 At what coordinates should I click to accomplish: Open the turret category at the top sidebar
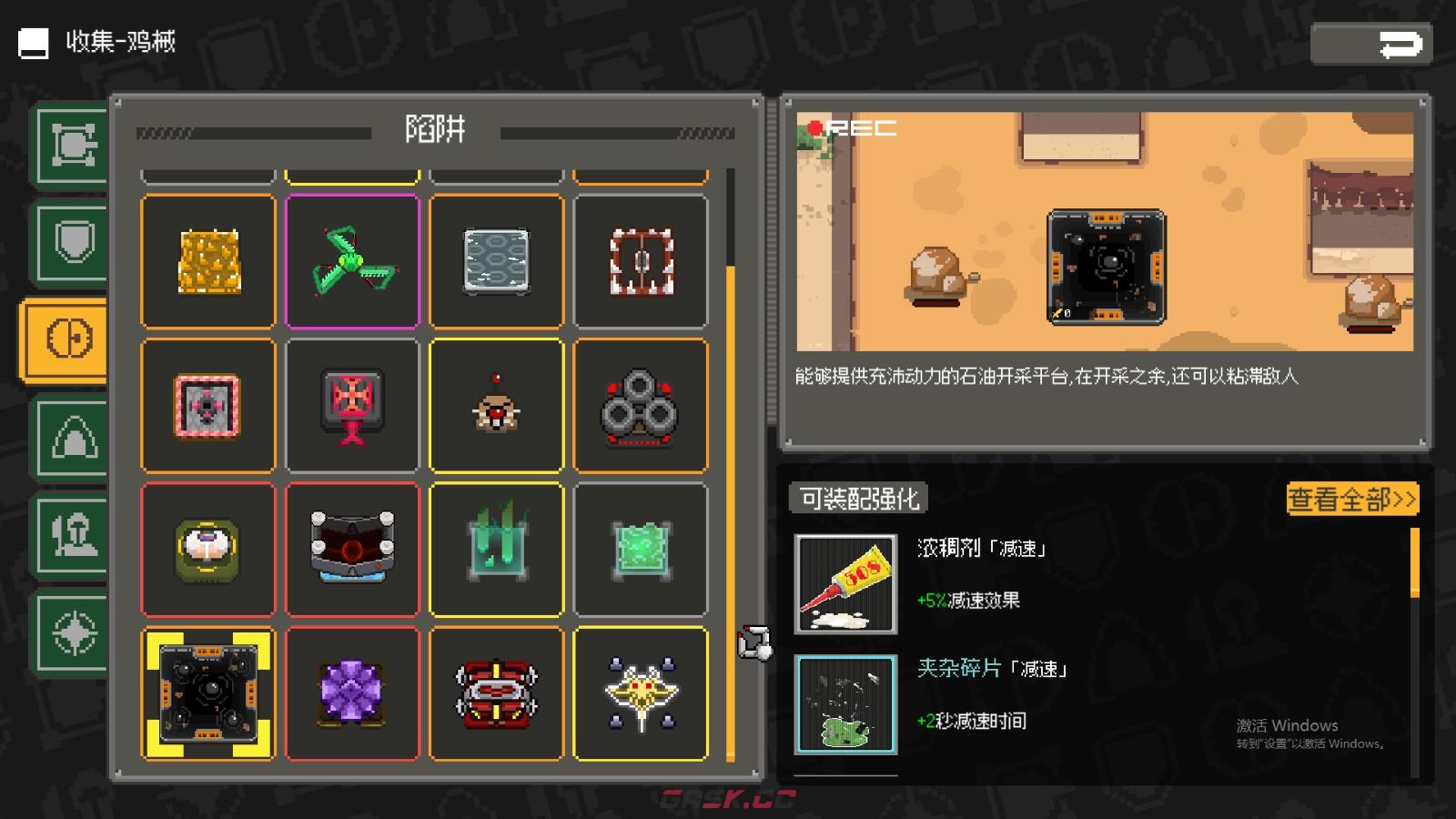tap(68, 144)
